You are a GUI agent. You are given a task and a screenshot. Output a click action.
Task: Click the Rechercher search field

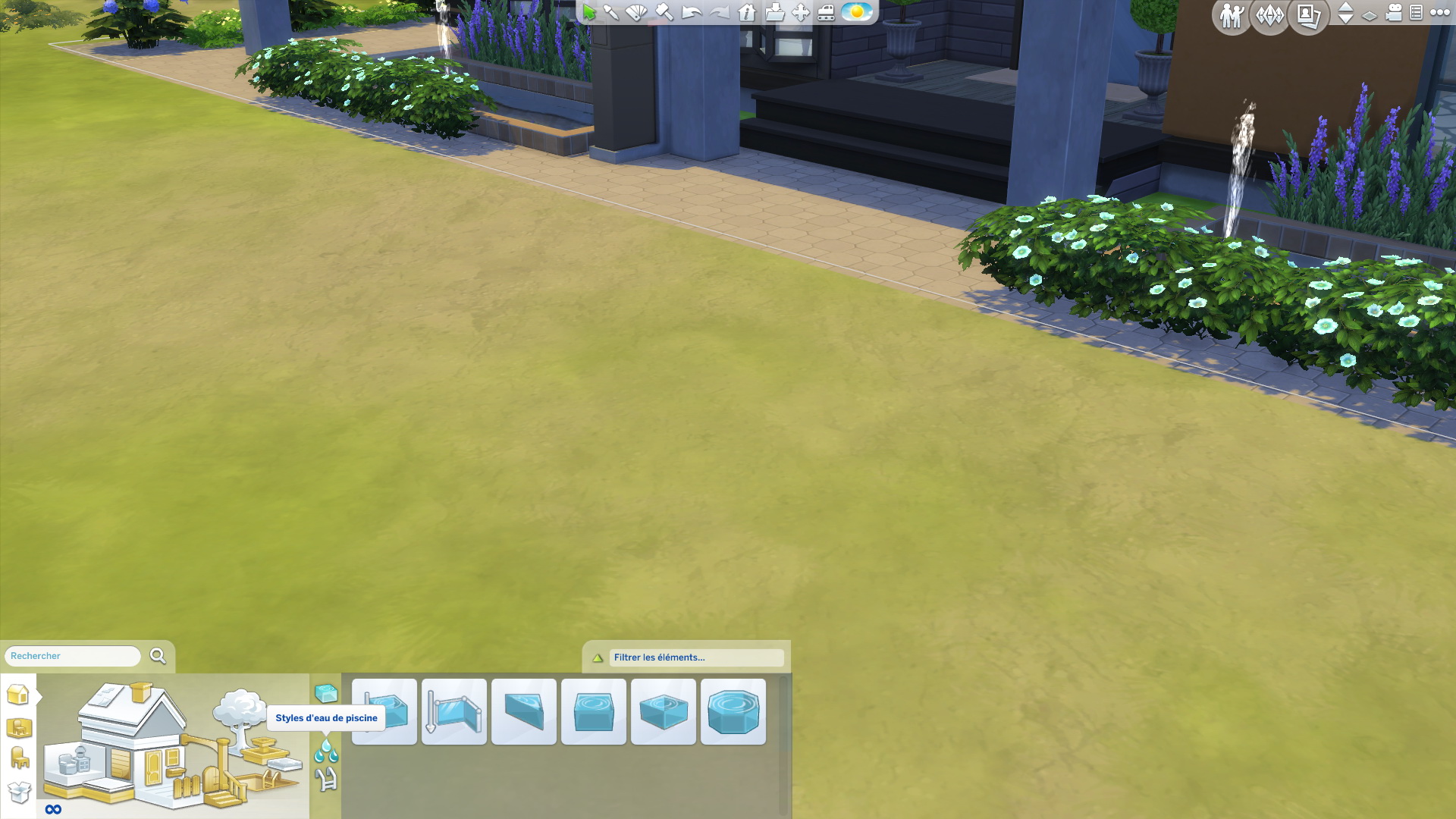click(x=73, y=656)
